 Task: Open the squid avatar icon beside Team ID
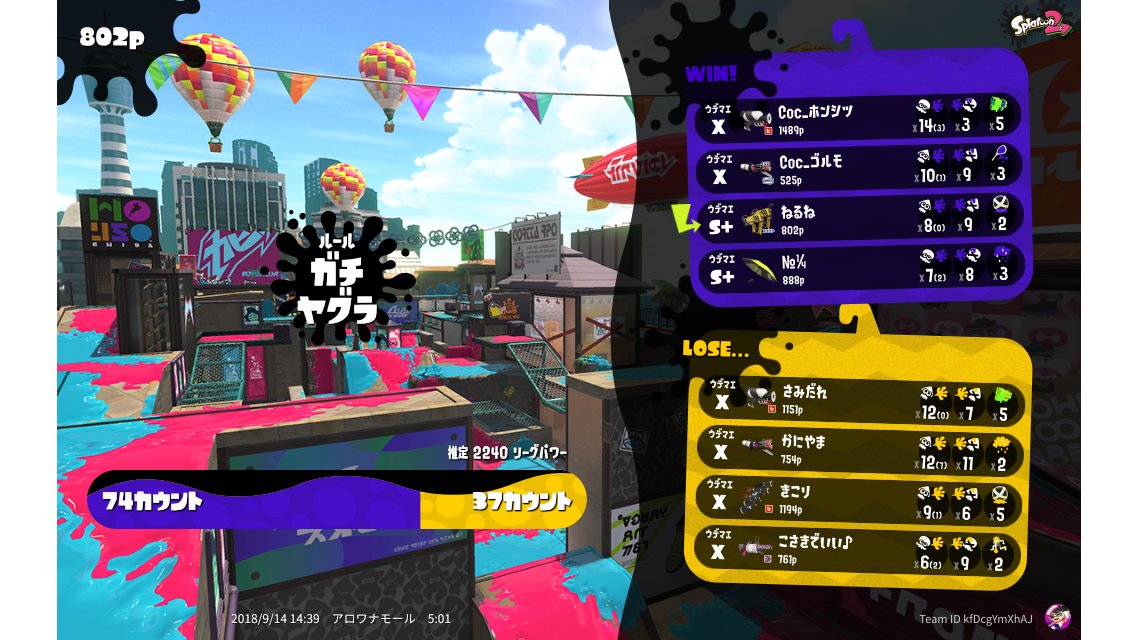tap(1056, 617)
